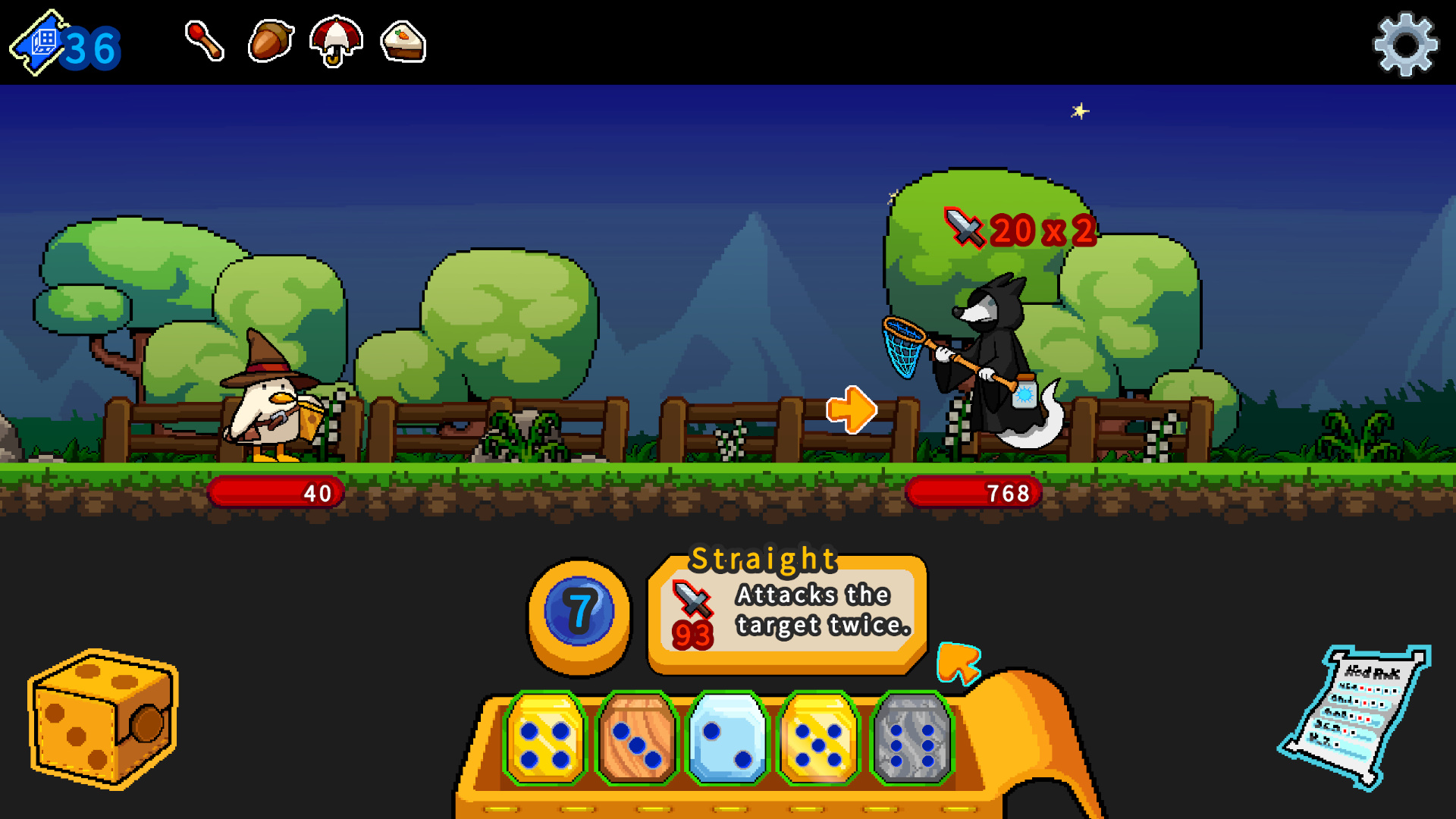Open the settings gear

1405,43
